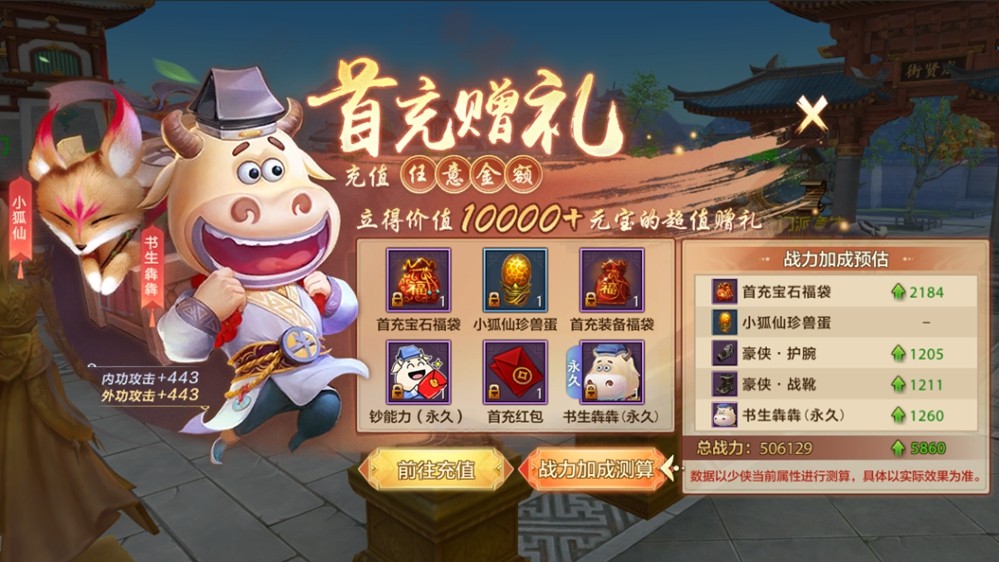This screenshot has width=999, height=562.
Task: Select the 首充红包 reward slot
Action: 515,372
